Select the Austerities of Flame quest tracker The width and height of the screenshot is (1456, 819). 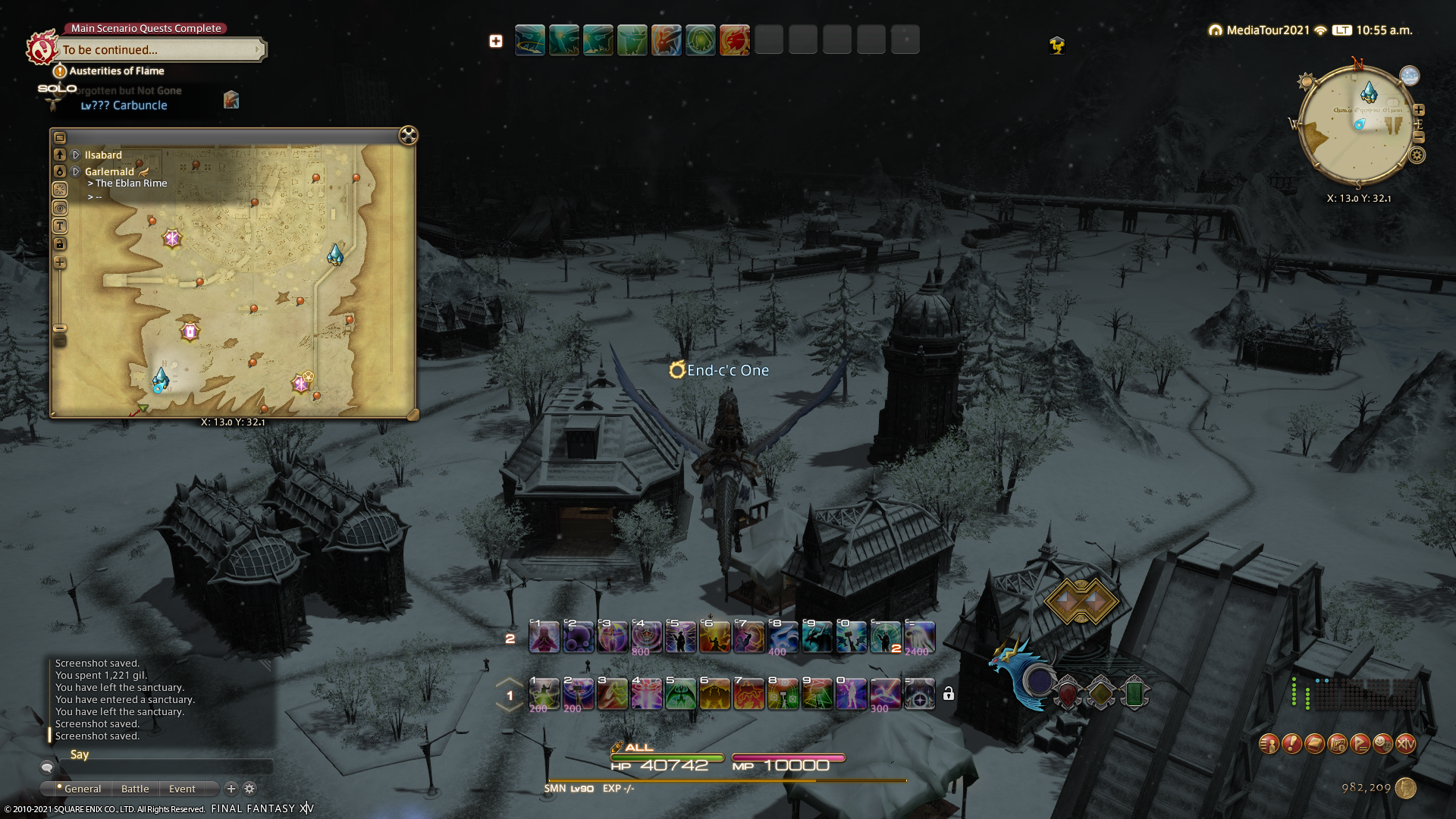point(116,71)
